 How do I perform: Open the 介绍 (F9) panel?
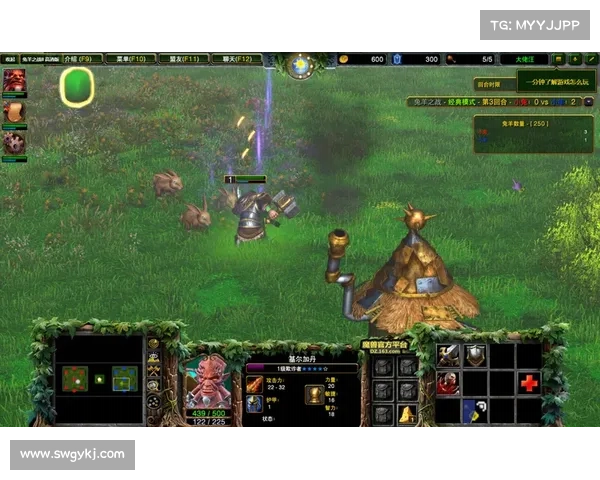tap(84, 59)
